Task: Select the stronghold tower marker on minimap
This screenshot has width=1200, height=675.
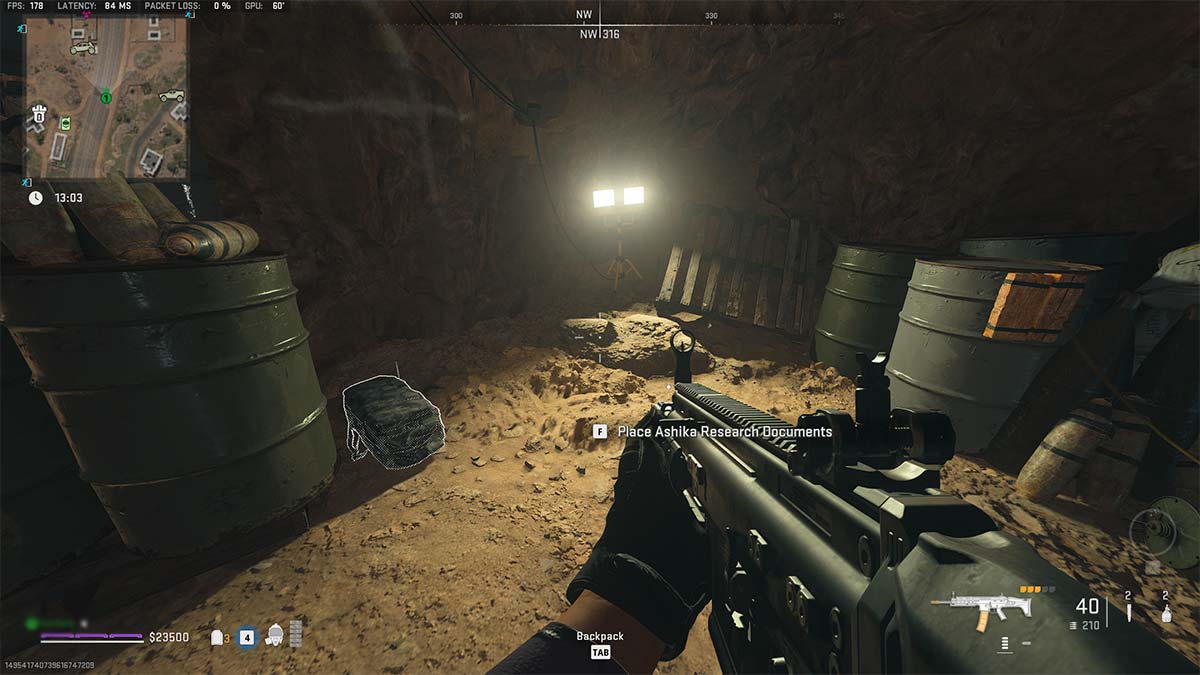Action: pyautogui.click(x=39, y=112)
